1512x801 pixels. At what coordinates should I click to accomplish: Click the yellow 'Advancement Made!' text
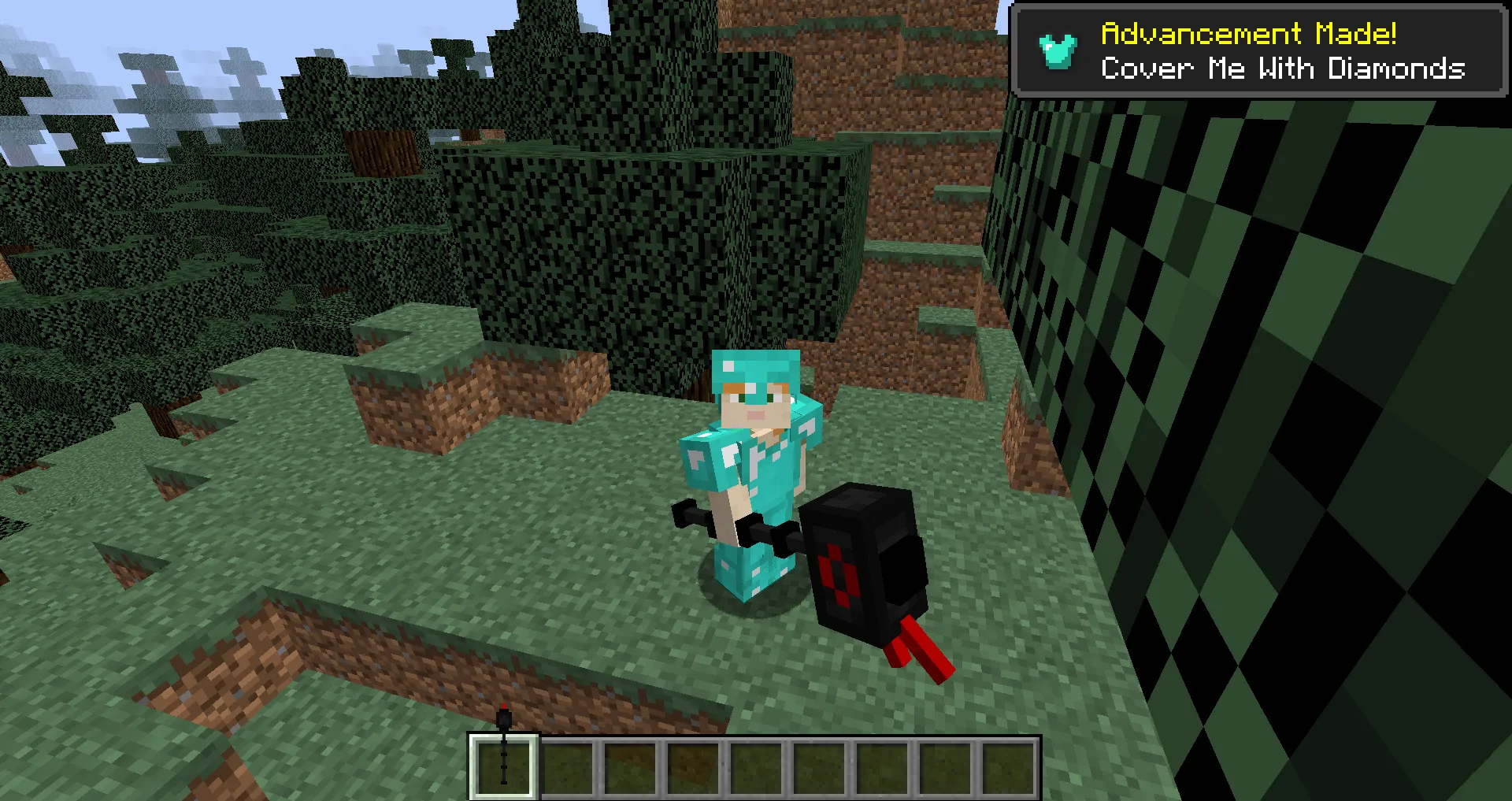(1248, 33)
